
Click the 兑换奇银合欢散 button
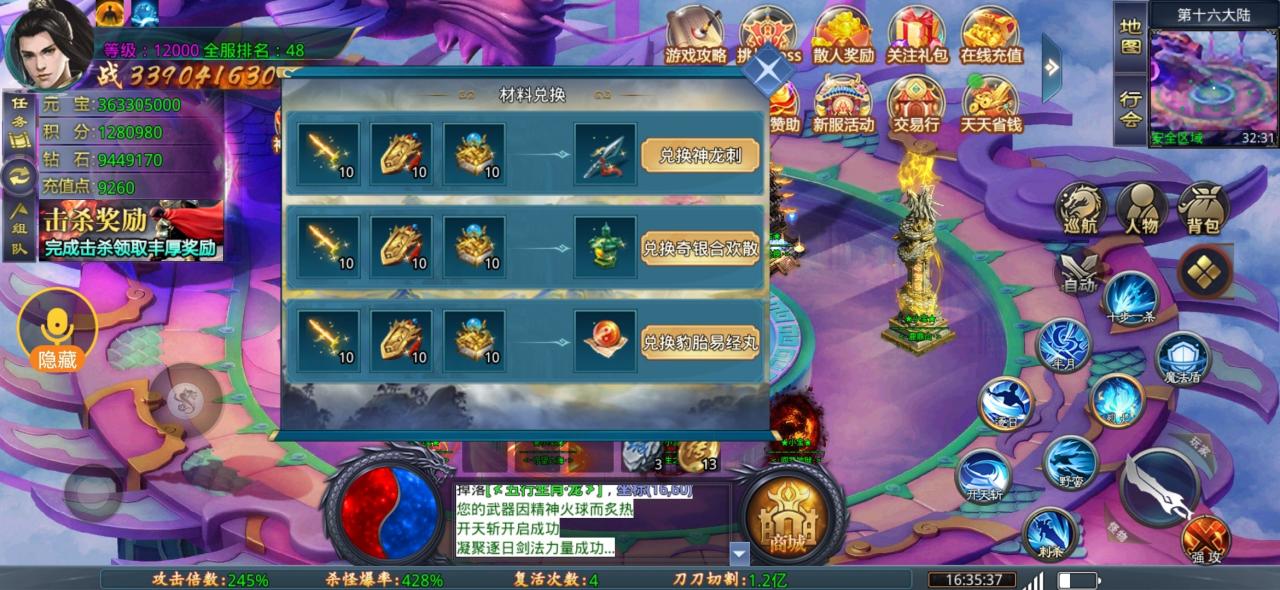tap(700, 248)
